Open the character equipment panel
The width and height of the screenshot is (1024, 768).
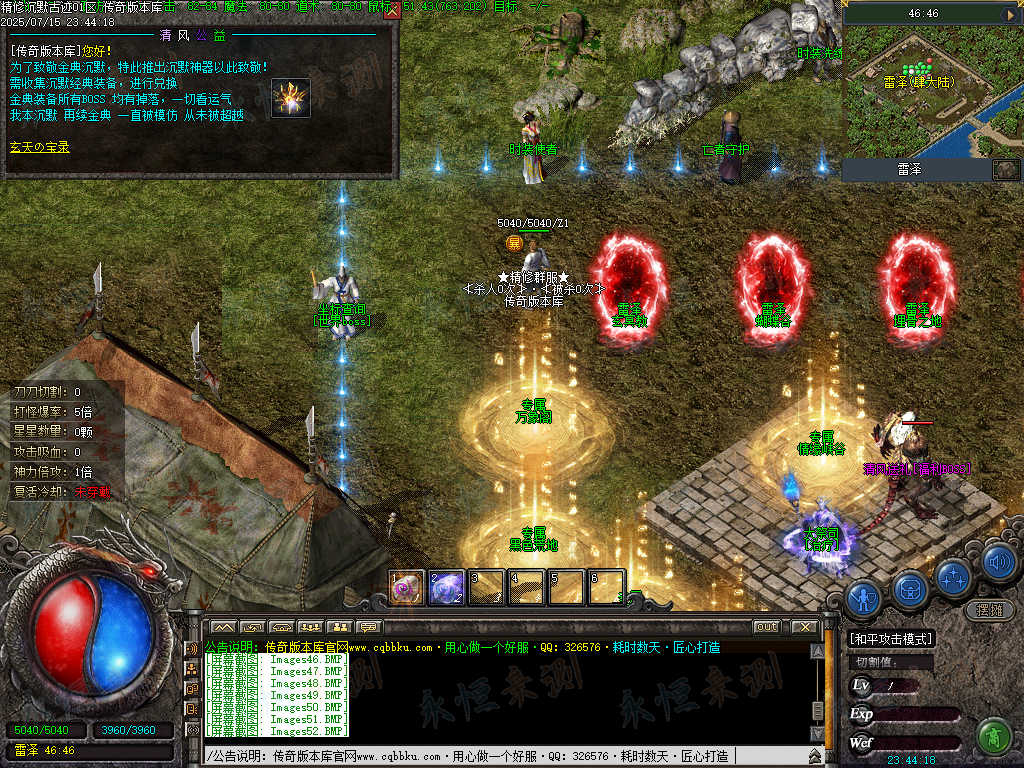point(862,598)
